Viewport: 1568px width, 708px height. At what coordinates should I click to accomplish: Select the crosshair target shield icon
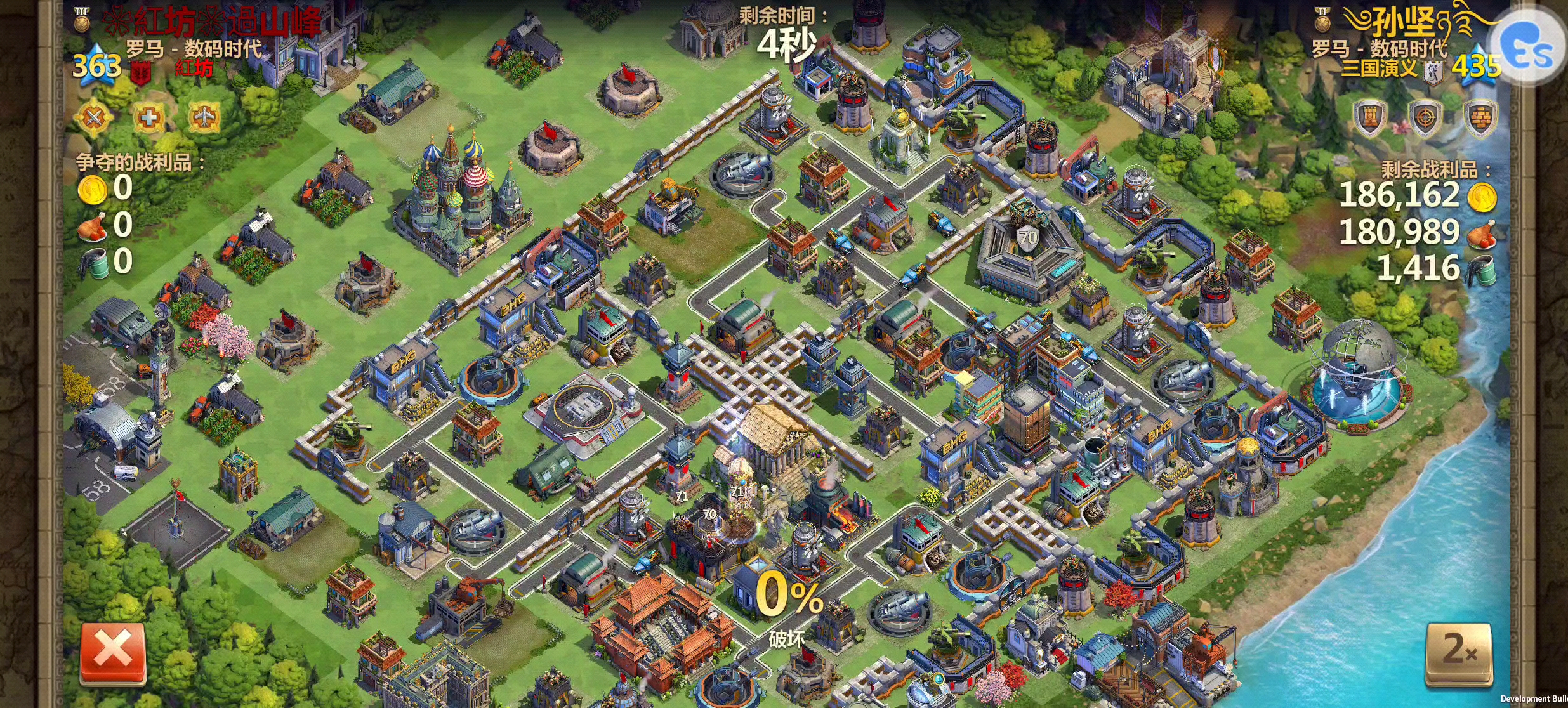pyautogui.click(x=1425, y=119)
